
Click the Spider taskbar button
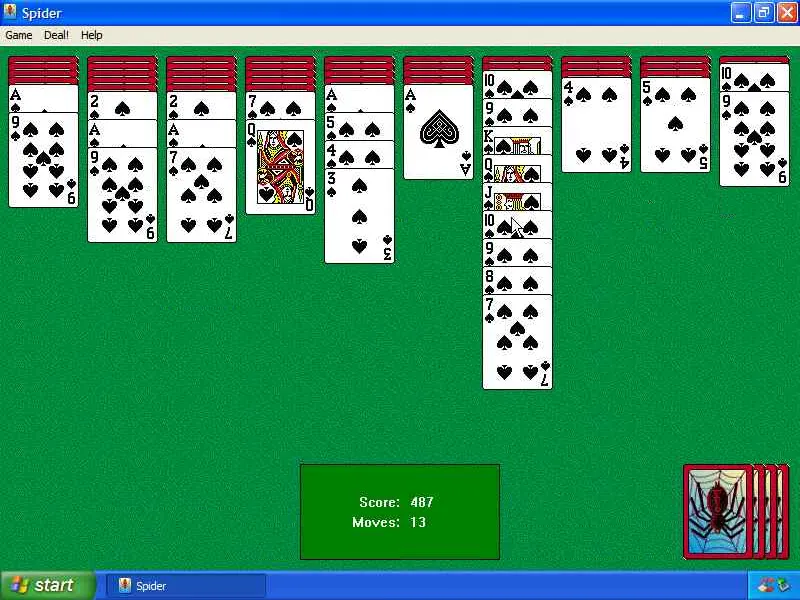pos(186,585)
